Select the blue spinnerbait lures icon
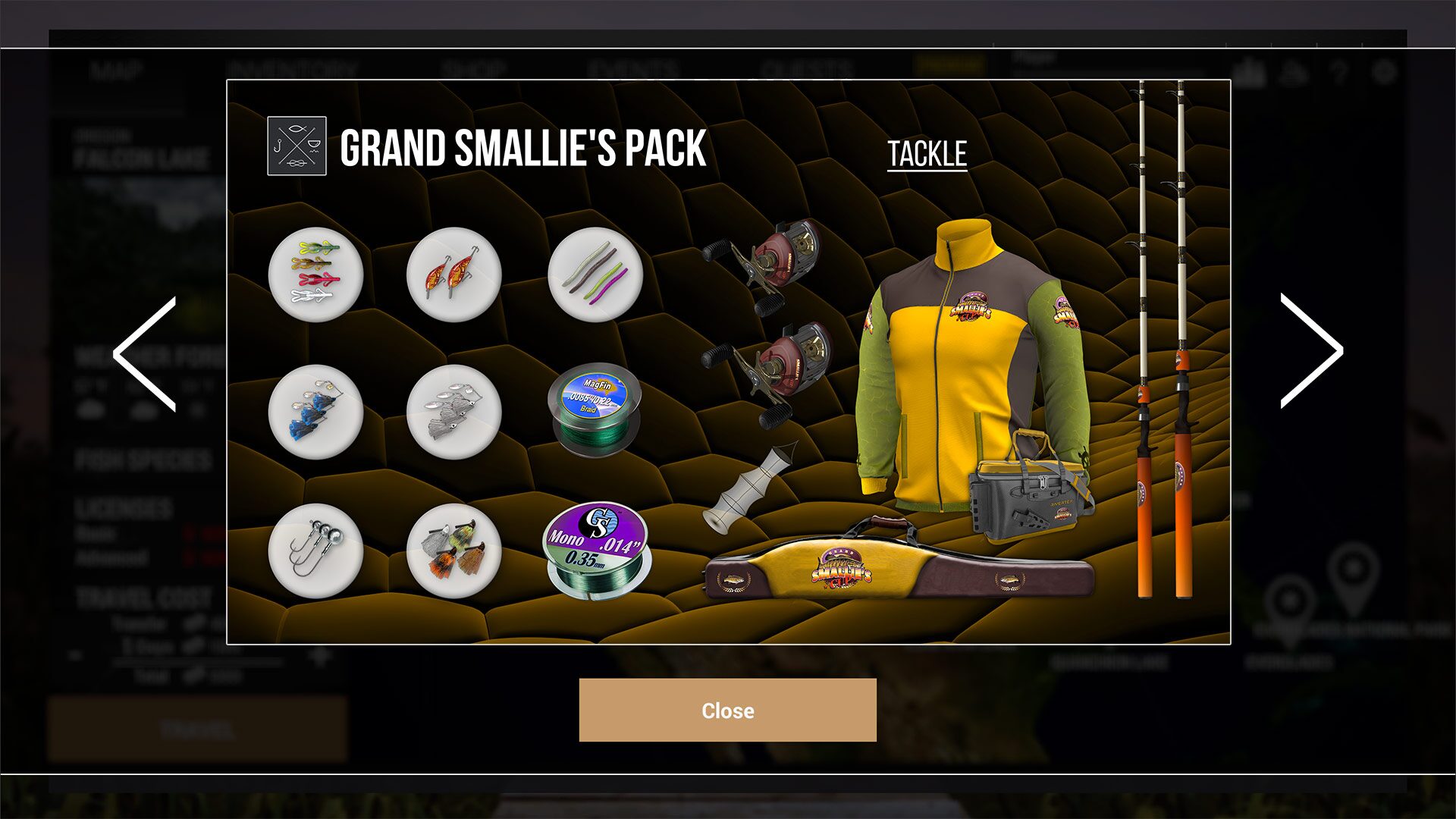Viewport: 1456px width, 819px height. click(315, 413)
